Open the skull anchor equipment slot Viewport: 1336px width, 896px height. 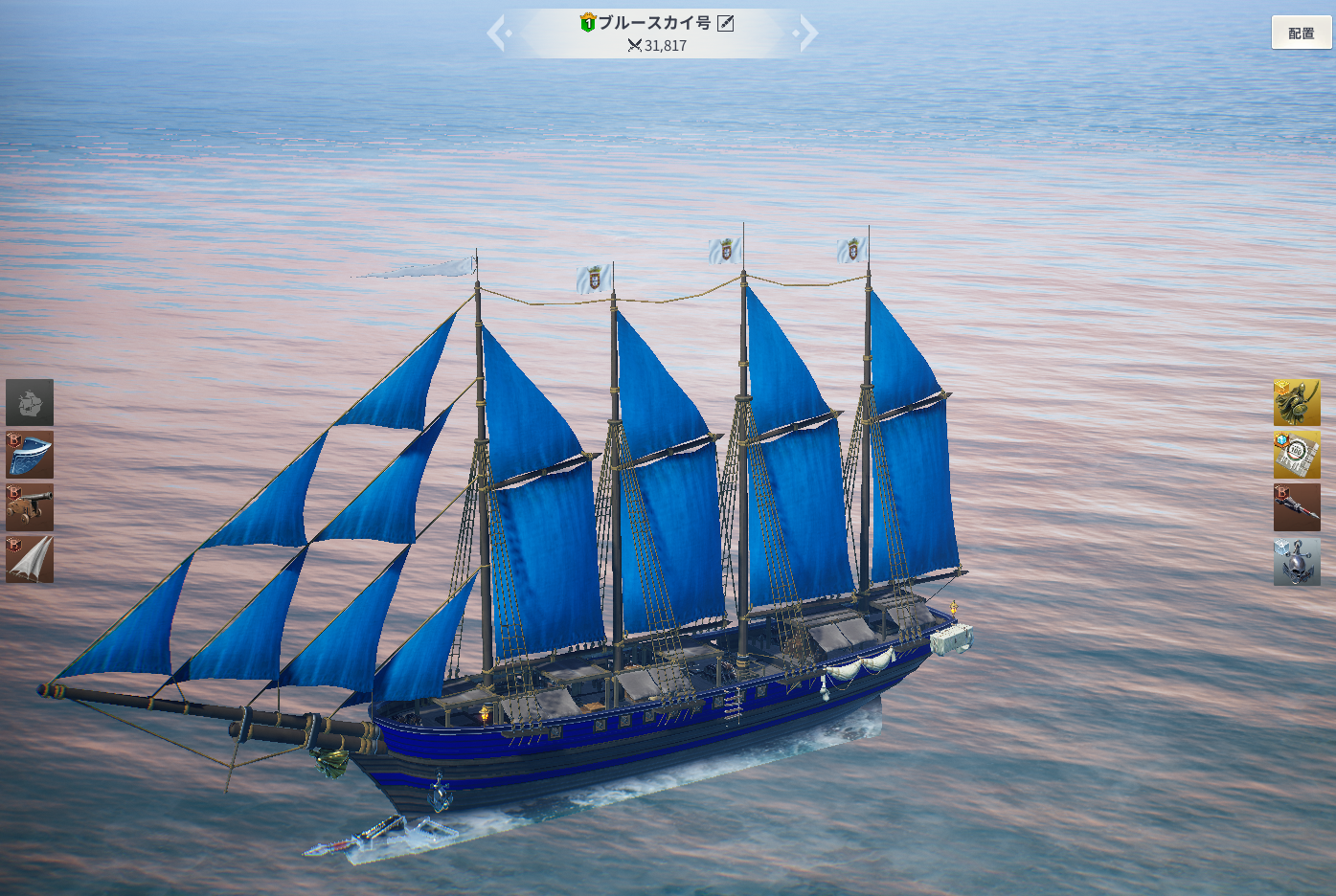pos(1297,561)
